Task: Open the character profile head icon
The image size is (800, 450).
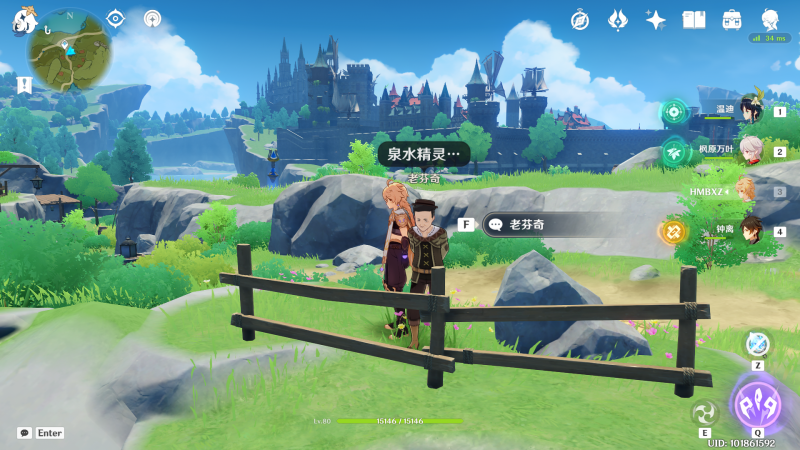Action: (770, 19)
